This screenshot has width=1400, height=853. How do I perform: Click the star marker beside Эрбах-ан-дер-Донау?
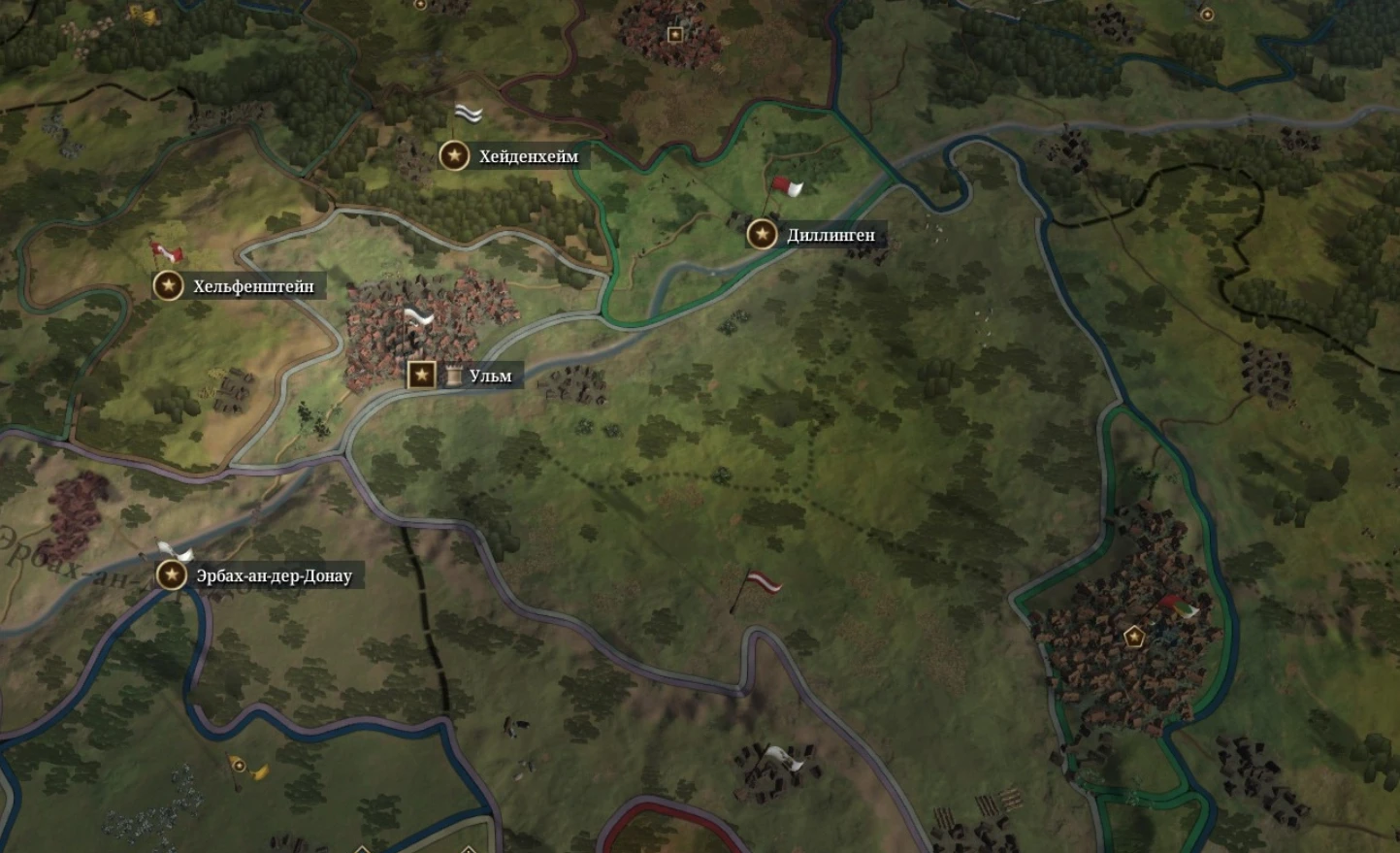[172, 574]
